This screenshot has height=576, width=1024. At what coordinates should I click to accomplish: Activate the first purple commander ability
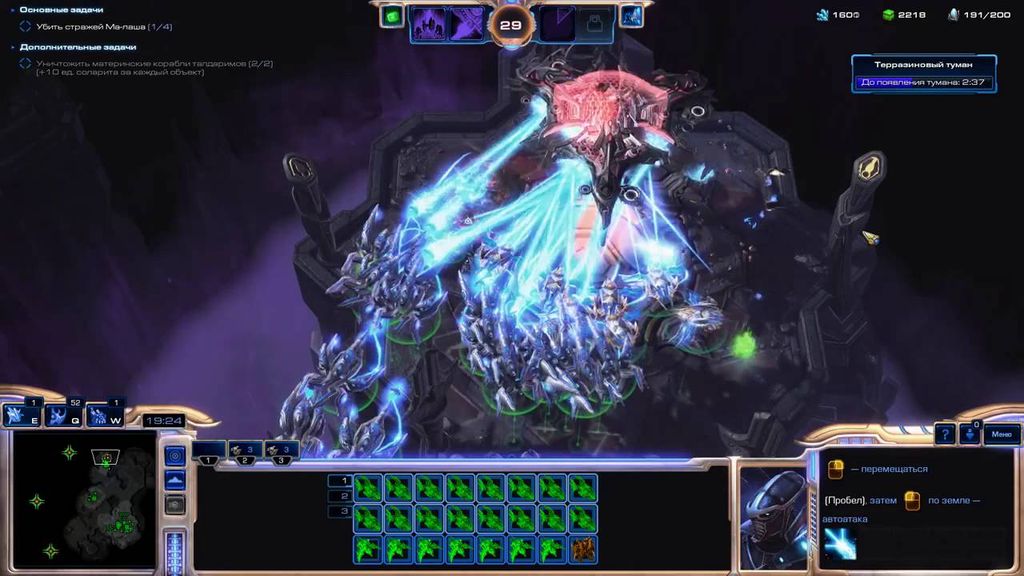[429, 23]
